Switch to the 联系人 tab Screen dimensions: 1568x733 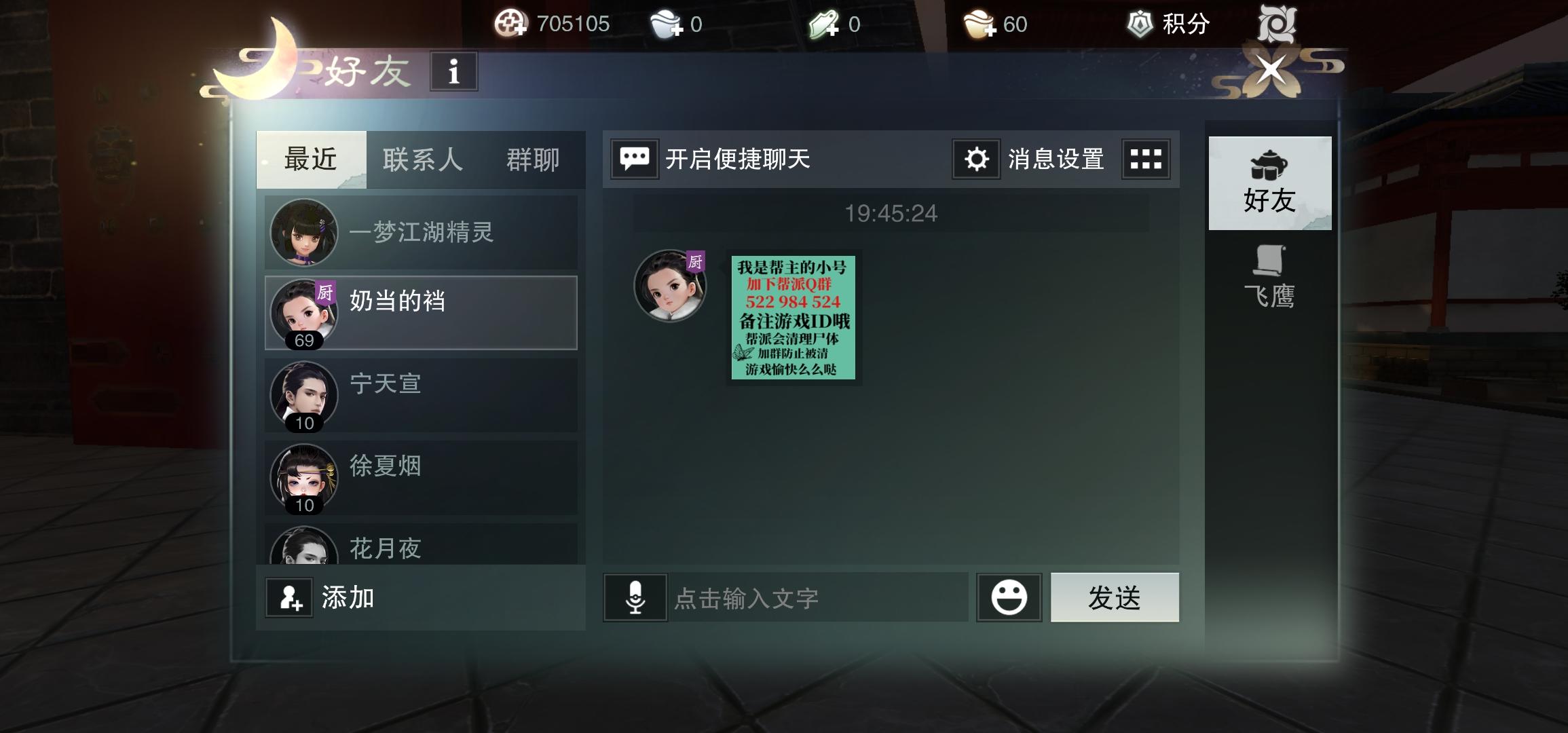pos(422,159)
